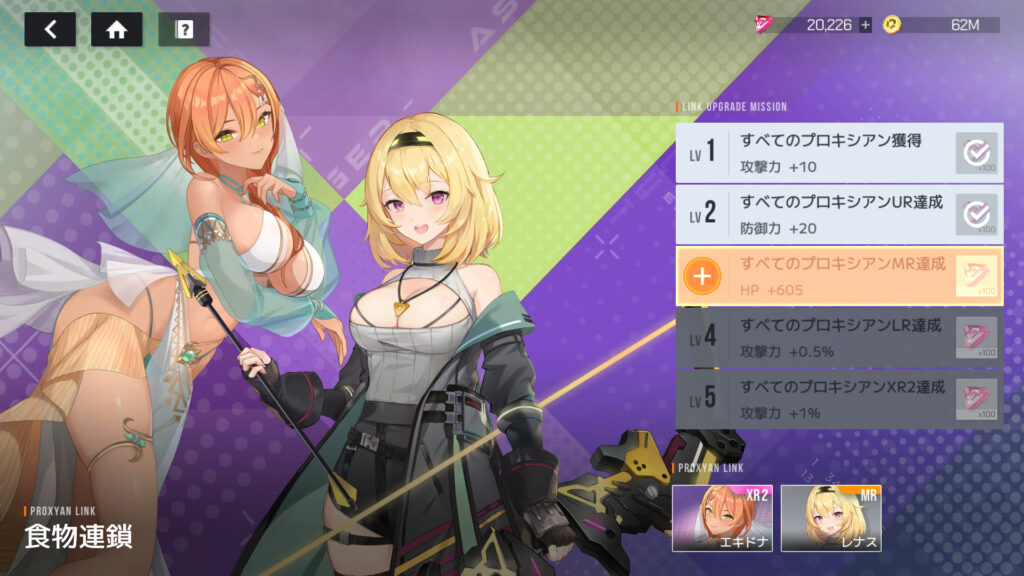Screen dimensions: 1024x576
Task: Select the LV 4 LR mission row
Action: coord(838,337)
